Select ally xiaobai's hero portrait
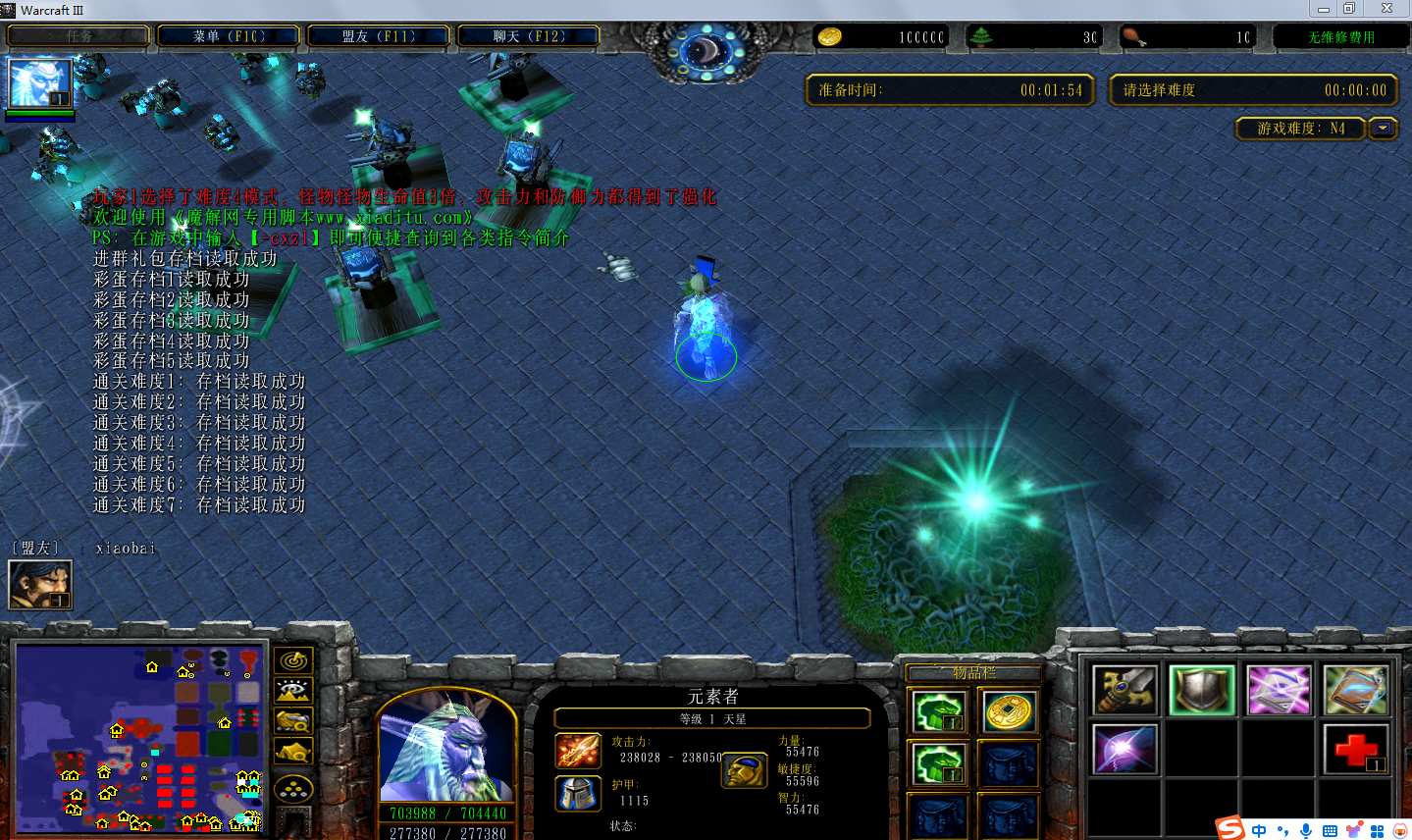This screenshot has height=840, width=1412. (39, 585)
